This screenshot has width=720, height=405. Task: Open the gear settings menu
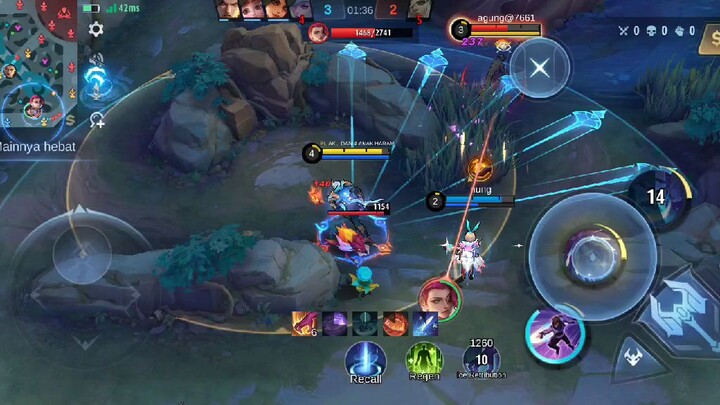pyautogui.click(x=96, y=29)
